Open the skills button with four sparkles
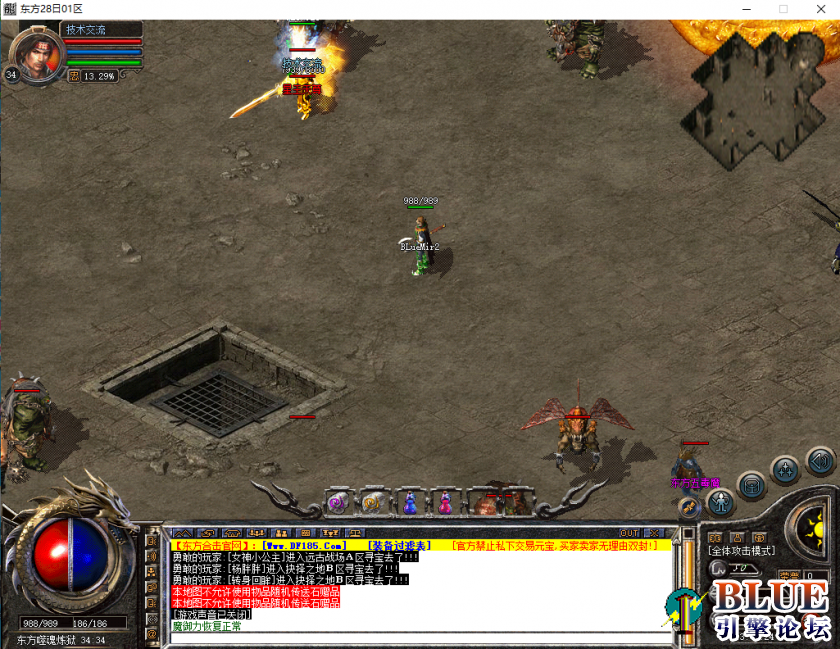 pyautogui.click(x=785, y=469)
